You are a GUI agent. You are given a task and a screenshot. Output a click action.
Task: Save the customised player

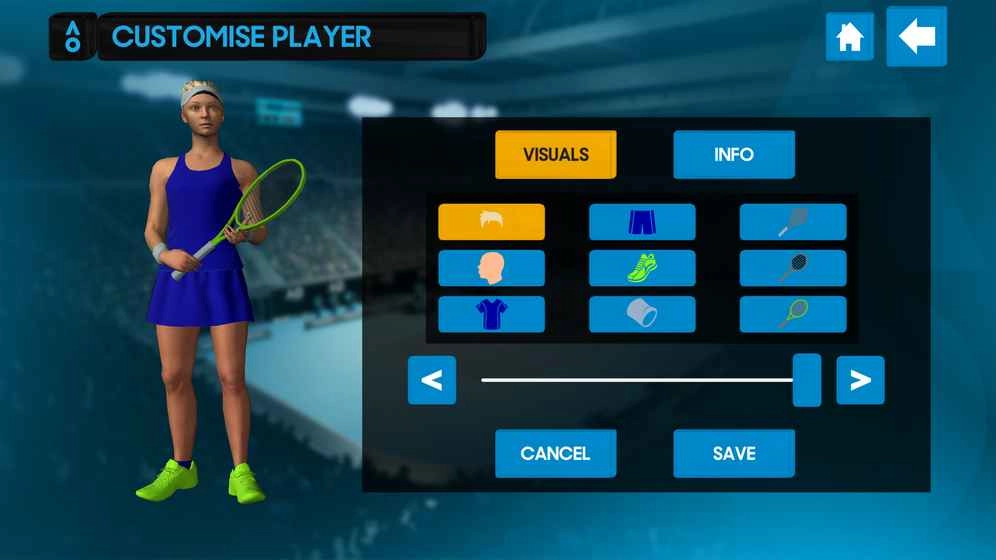coord(733,453)
